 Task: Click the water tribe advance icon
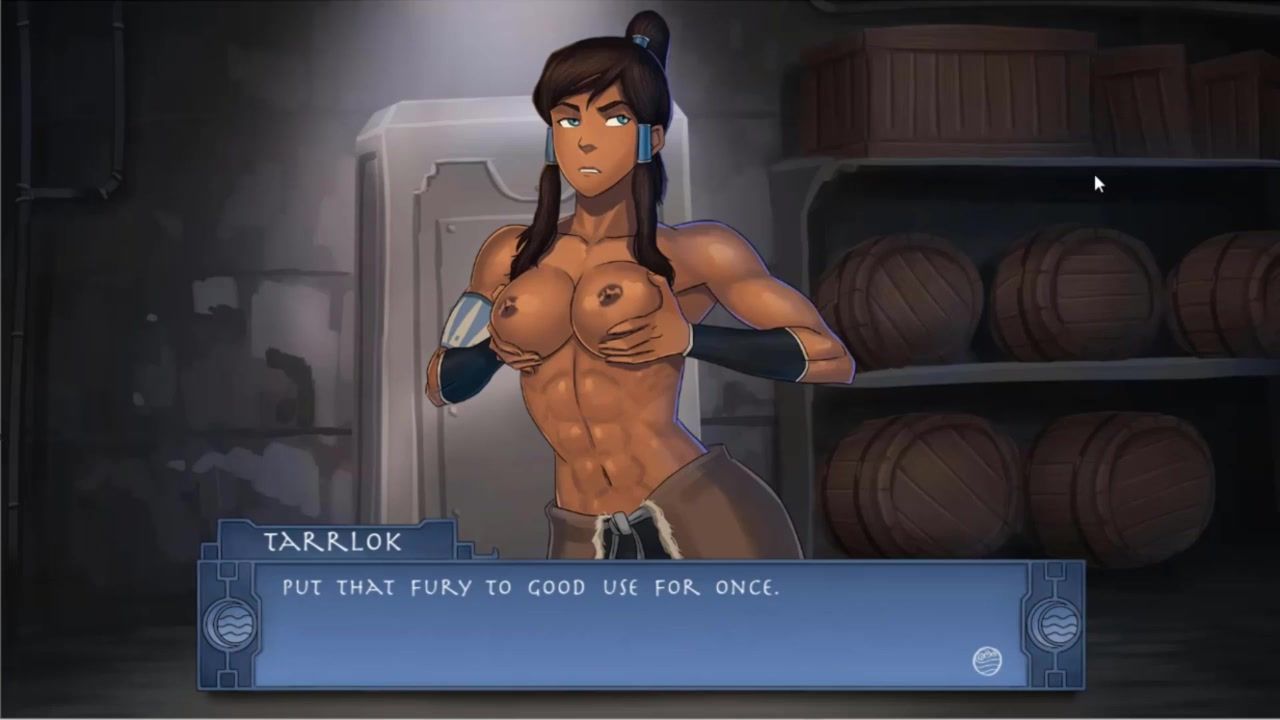987,661
